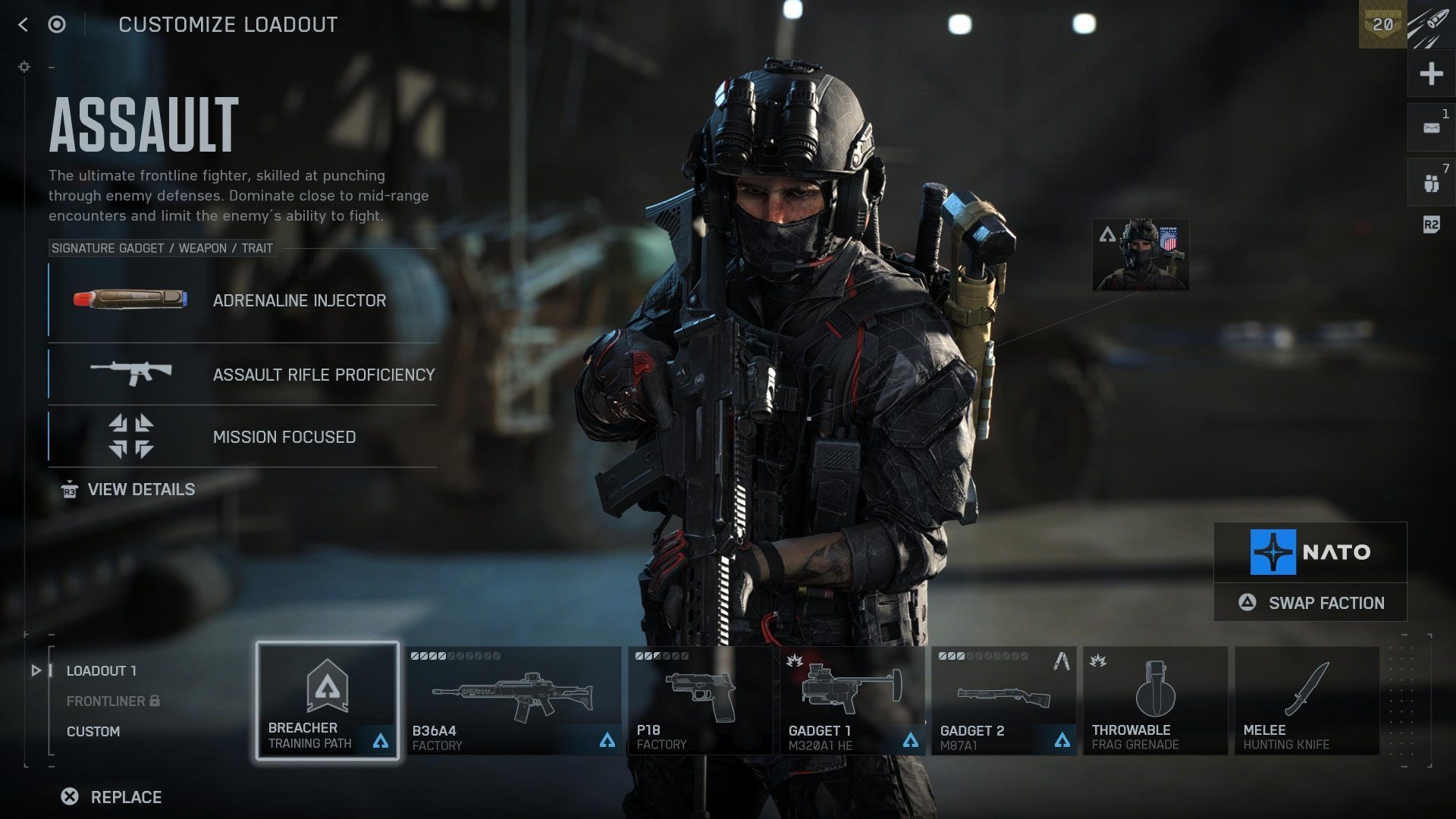Select the Breacher training path slot
1456x819 pixels.
328,701
